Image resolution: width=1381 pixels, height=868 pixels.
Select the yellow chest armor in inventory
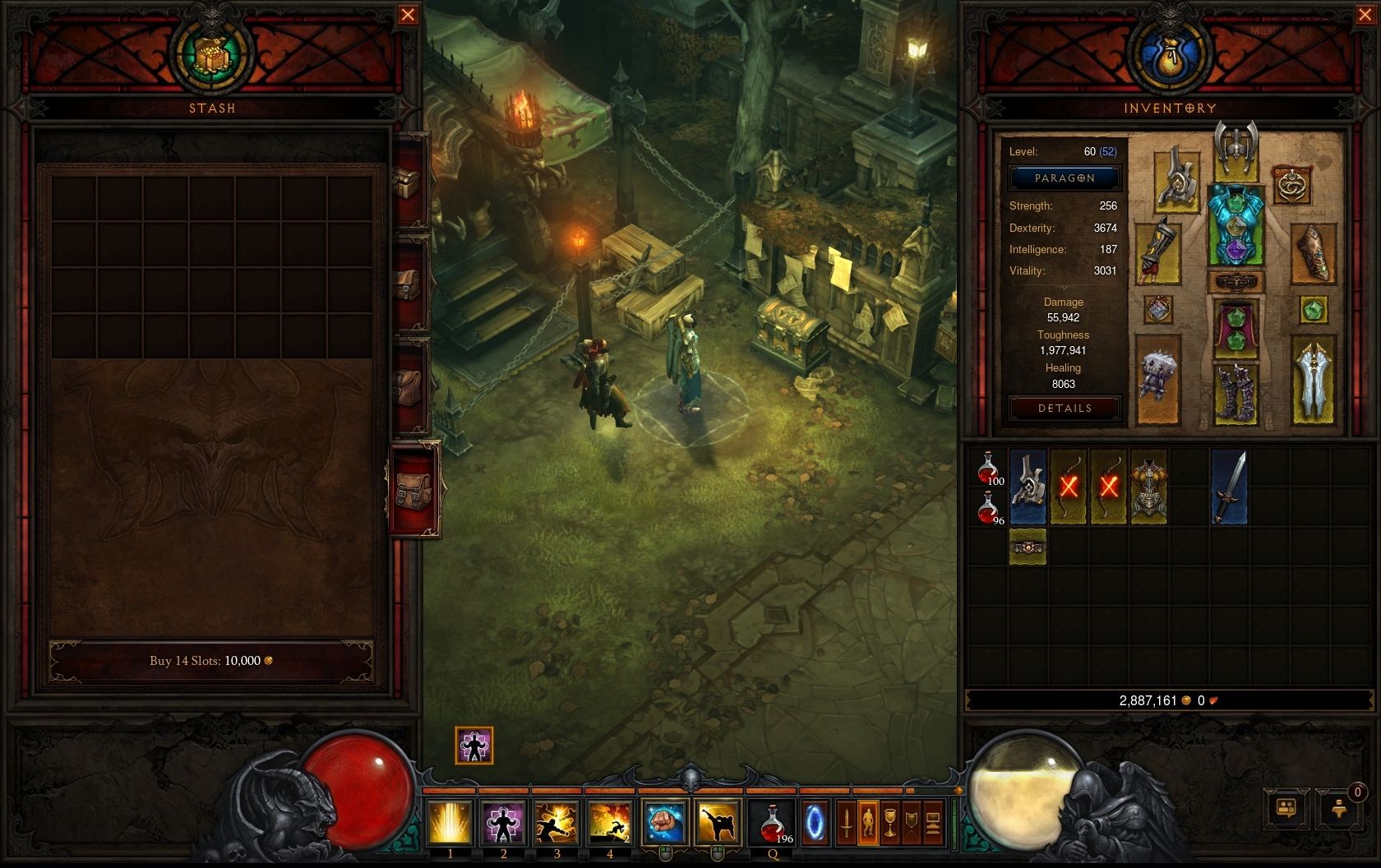(1148, 487)
